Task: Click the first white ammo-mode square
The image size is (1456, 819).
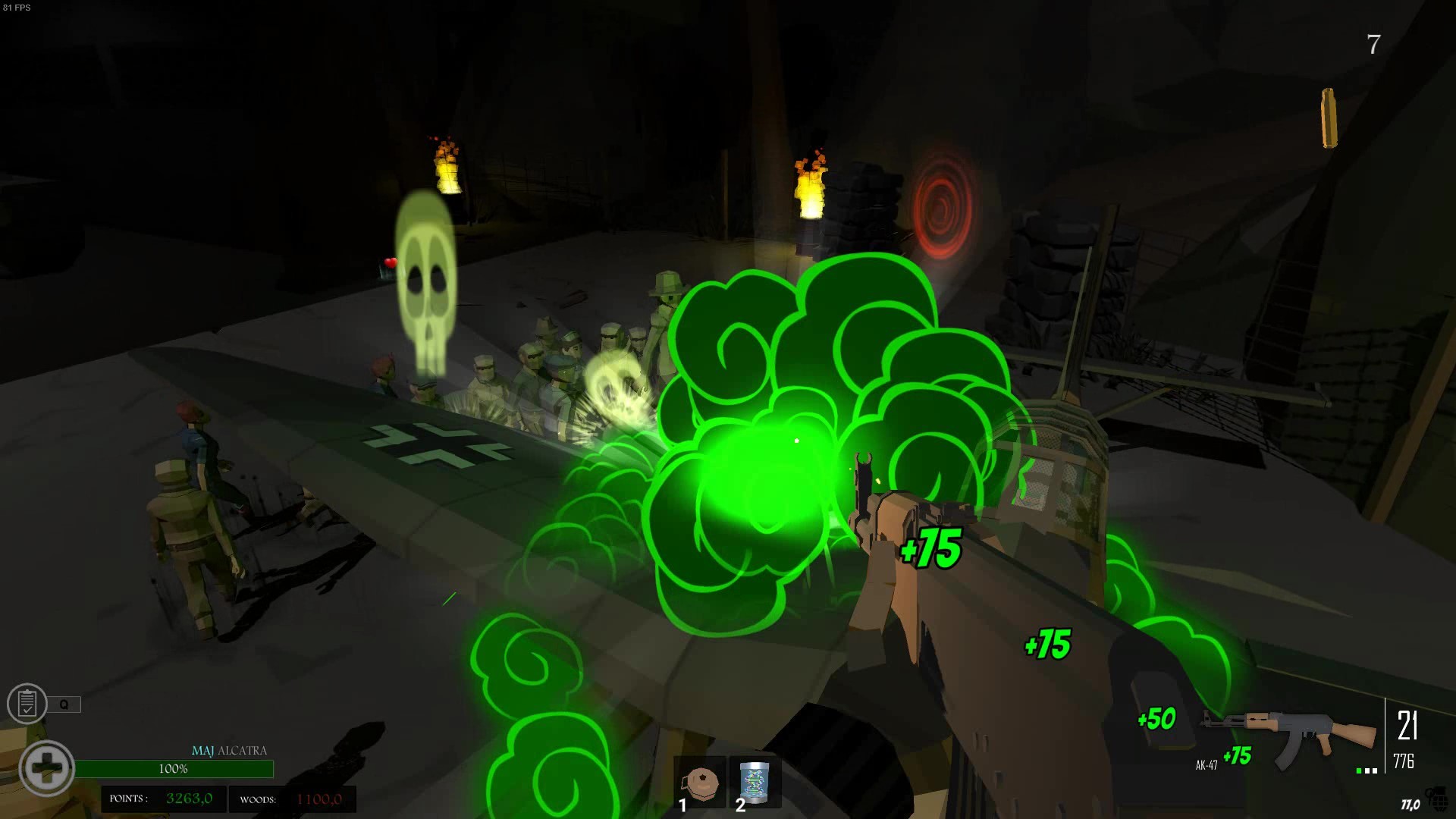Action: (x=1367, y=770)
